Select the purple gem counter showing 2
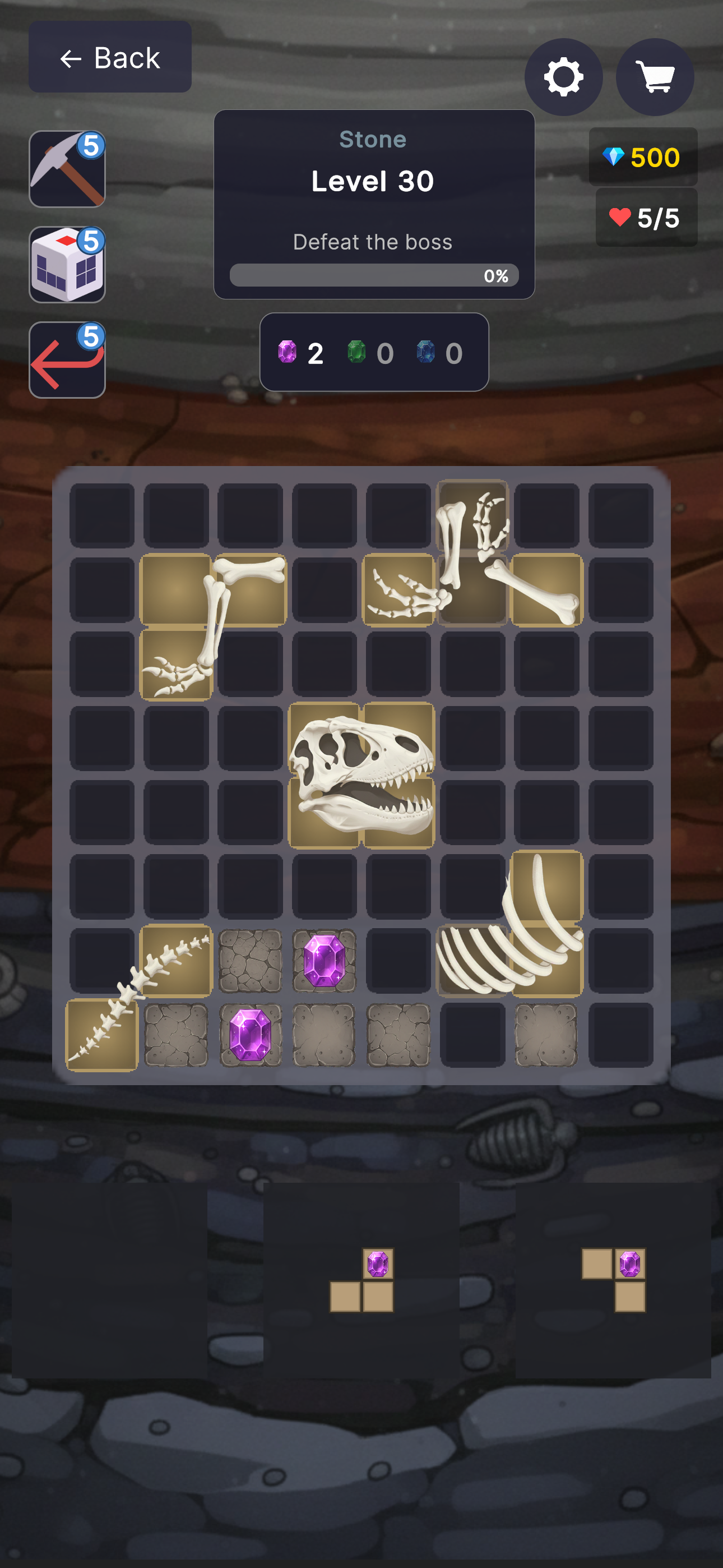 coord(299,353)
